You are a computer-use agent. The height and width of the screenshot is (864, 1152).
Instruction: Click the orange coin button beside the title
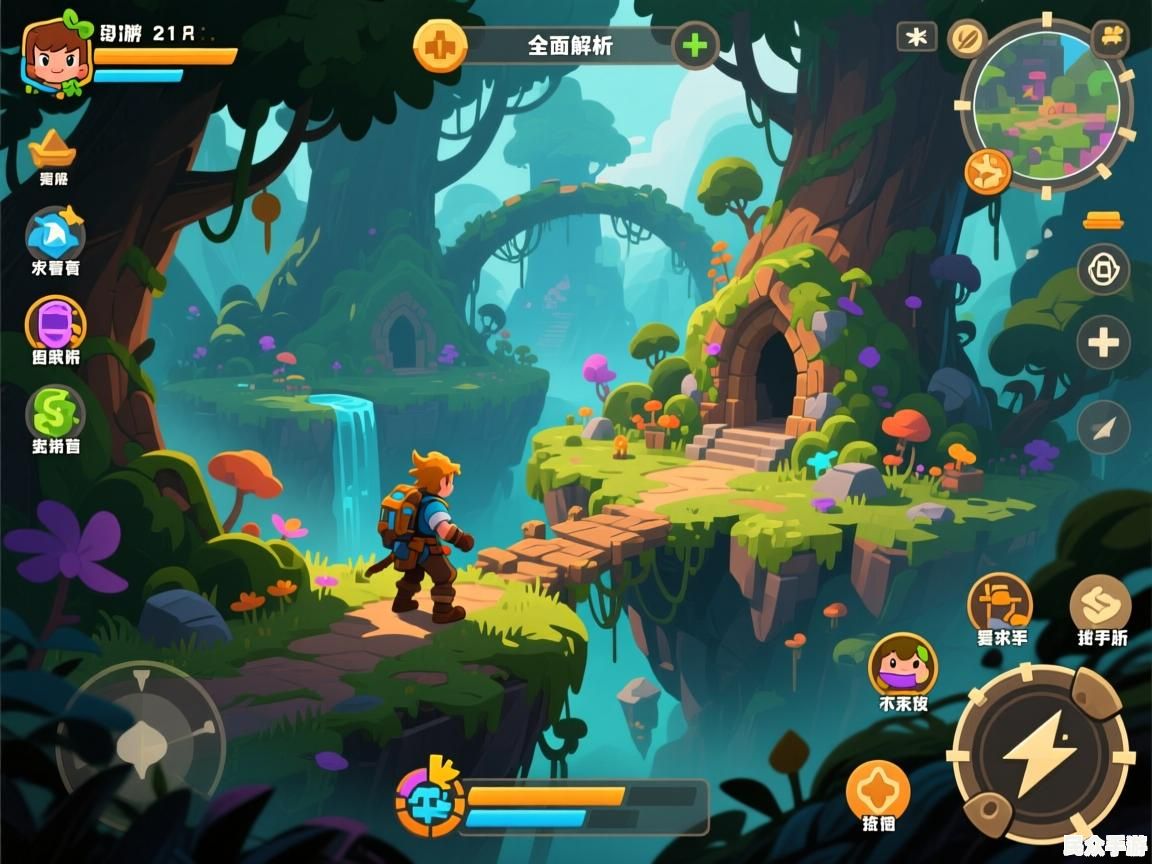pyautogui.click(x=441, y=45)
